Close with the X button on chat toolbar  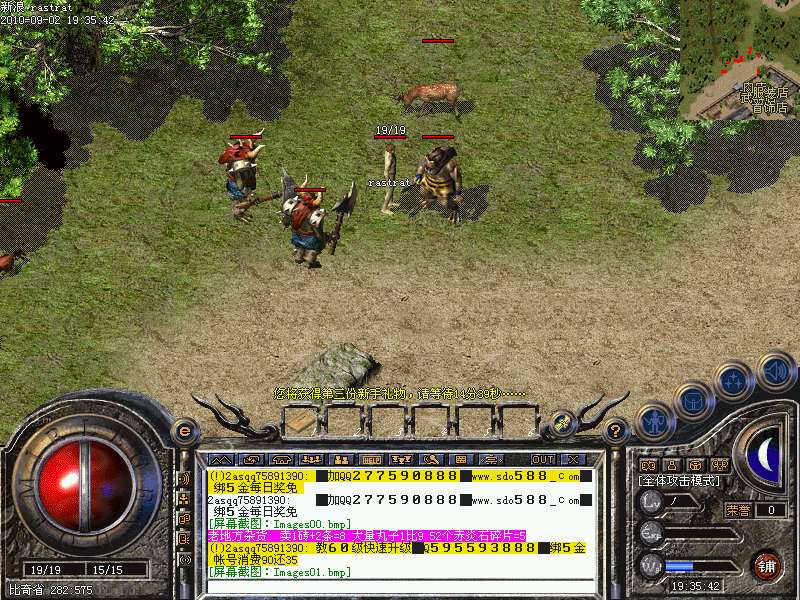pyautogui.click(x=572, y=459)
